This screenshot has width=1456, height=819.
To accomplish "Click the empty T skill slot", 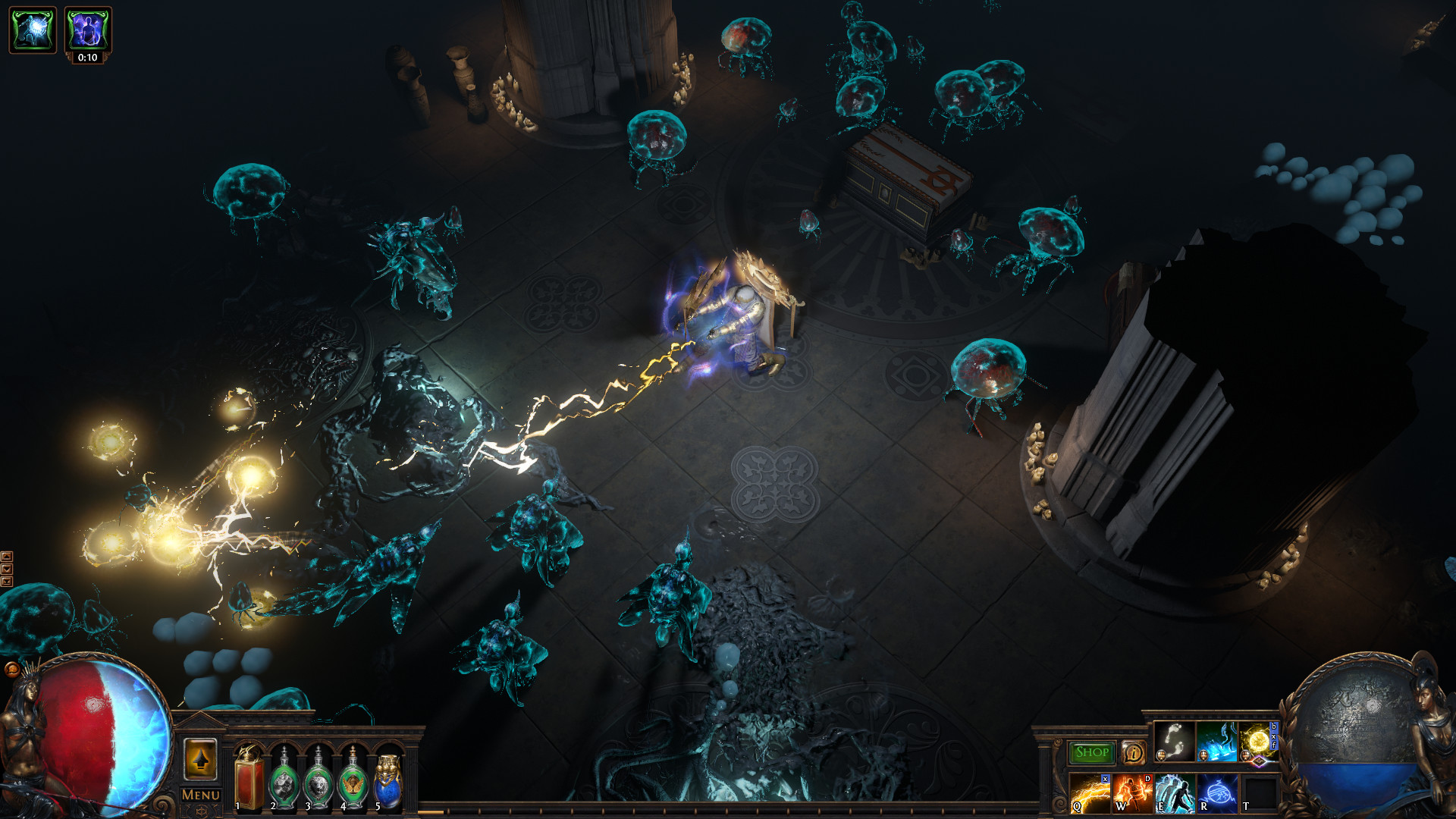I will coord(1260,793).
